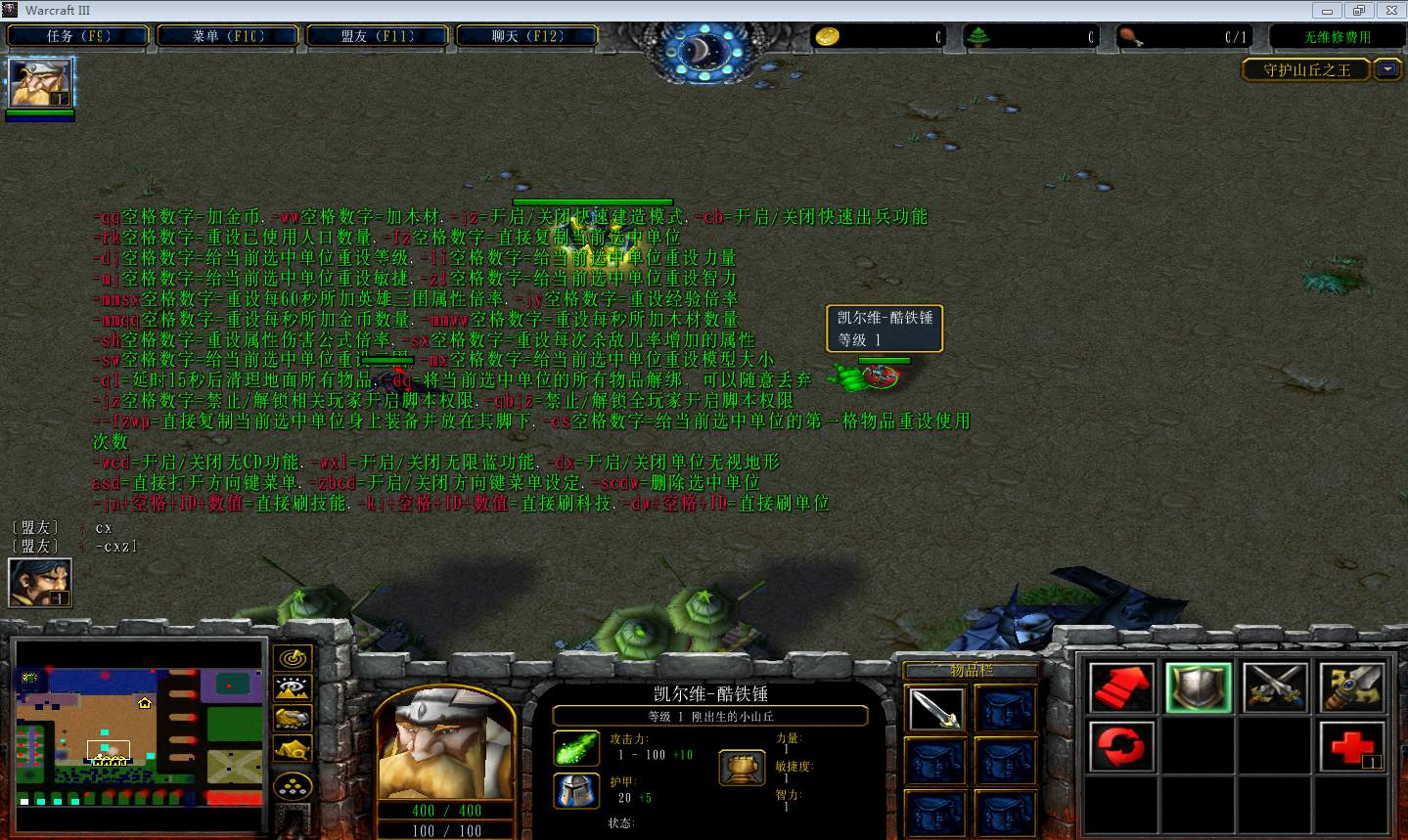1408x840 pixels.
Task: Activate the red circular arrows ability
Action: click(1121, 748)
